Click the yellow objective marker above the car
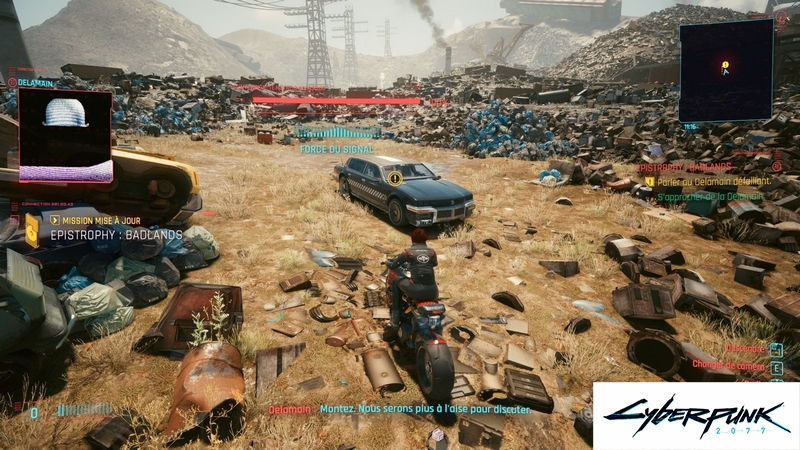The width and height of the screenshot is (800, 450). pyautogui.click(x=395, y=178)
